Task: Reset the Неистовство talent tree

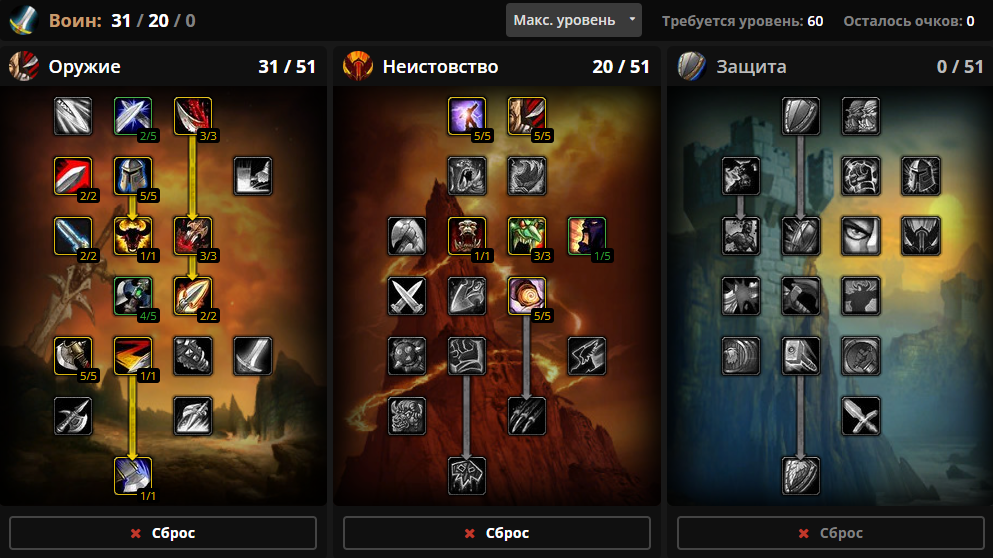Action: pyautogui.click(x=497, y=533)
